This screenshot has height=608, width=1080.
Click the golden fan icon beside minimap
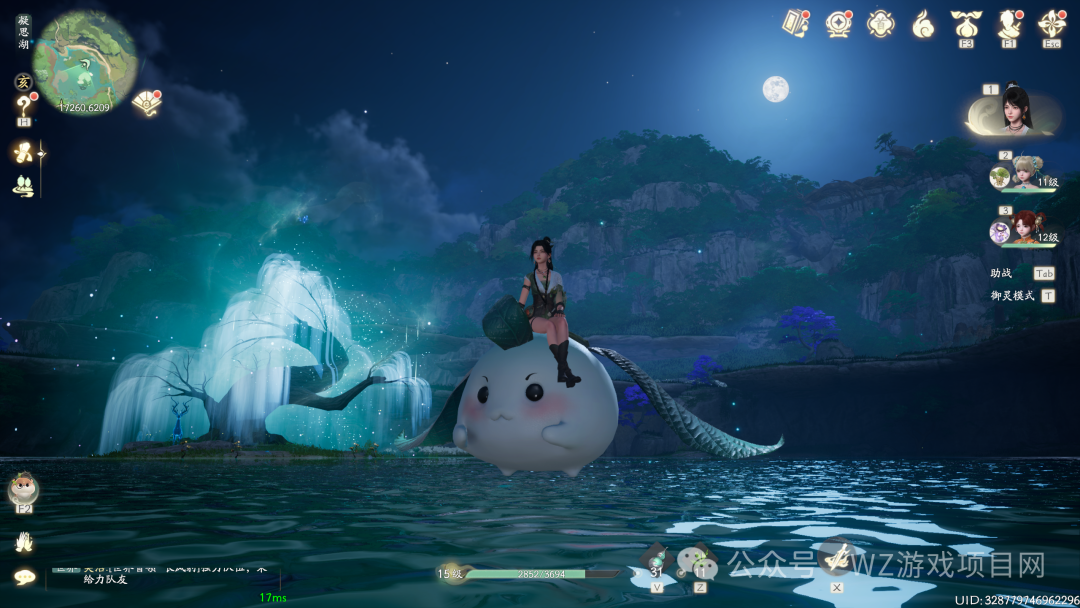(x=146, y=102)
